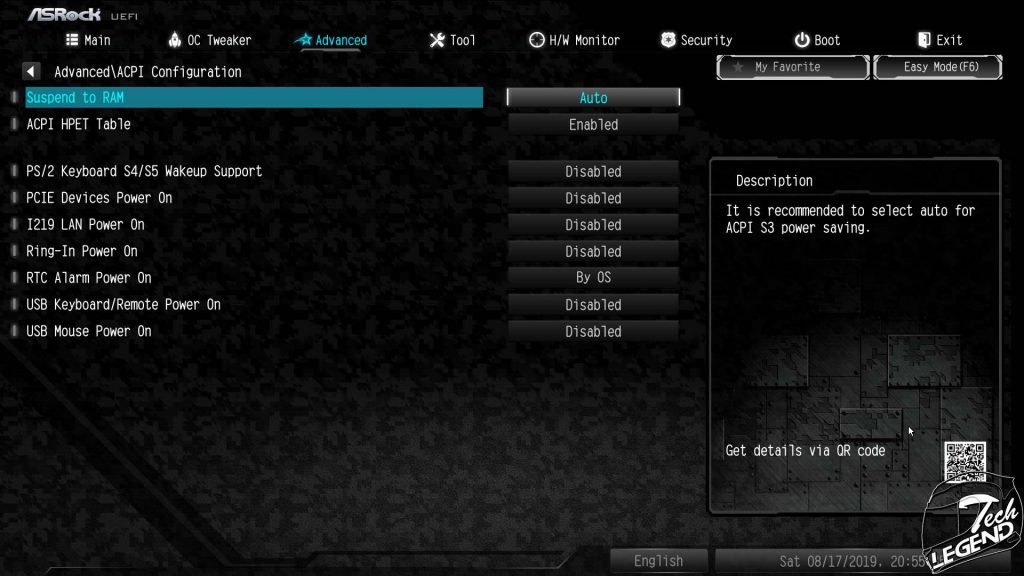The width and height of the screenshot is (1024, 576).
Task: Change the RTC Alarm Power On value
Action: tap(593, 278)
